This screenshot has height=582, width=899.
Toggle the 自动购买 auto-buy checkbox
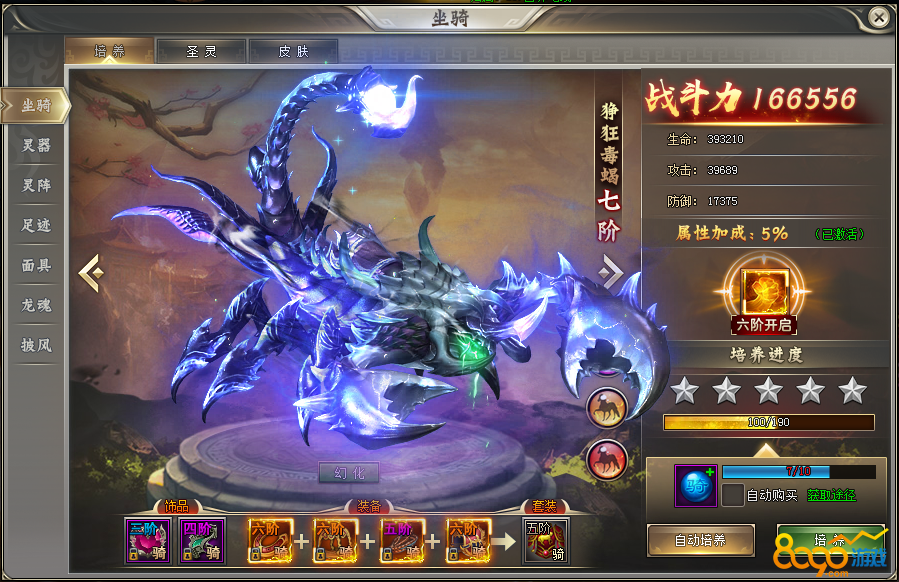tap(733, 495)
